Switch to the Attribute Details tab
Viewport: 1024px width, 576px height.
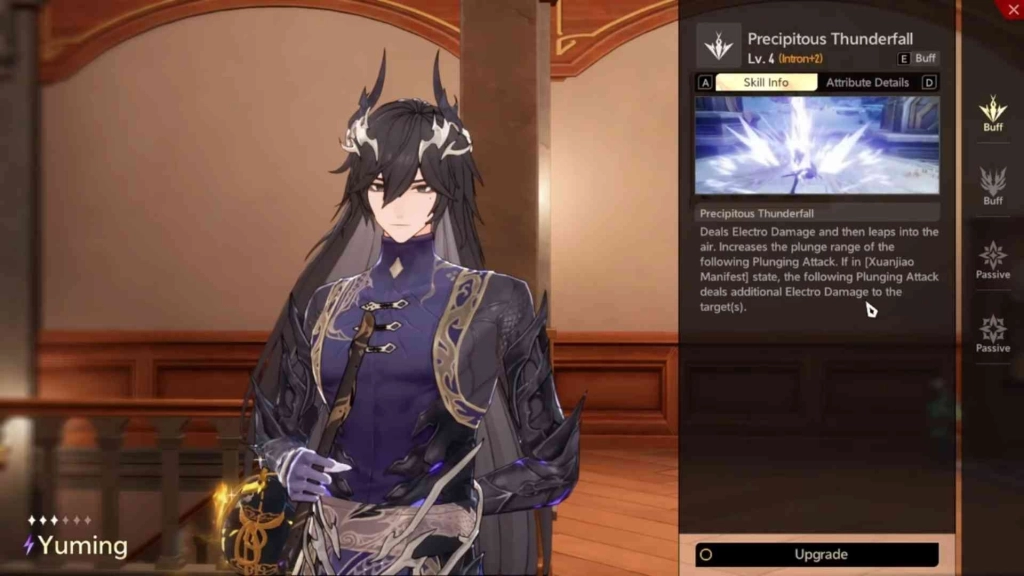pyautogui.click(x=866, y=83)
